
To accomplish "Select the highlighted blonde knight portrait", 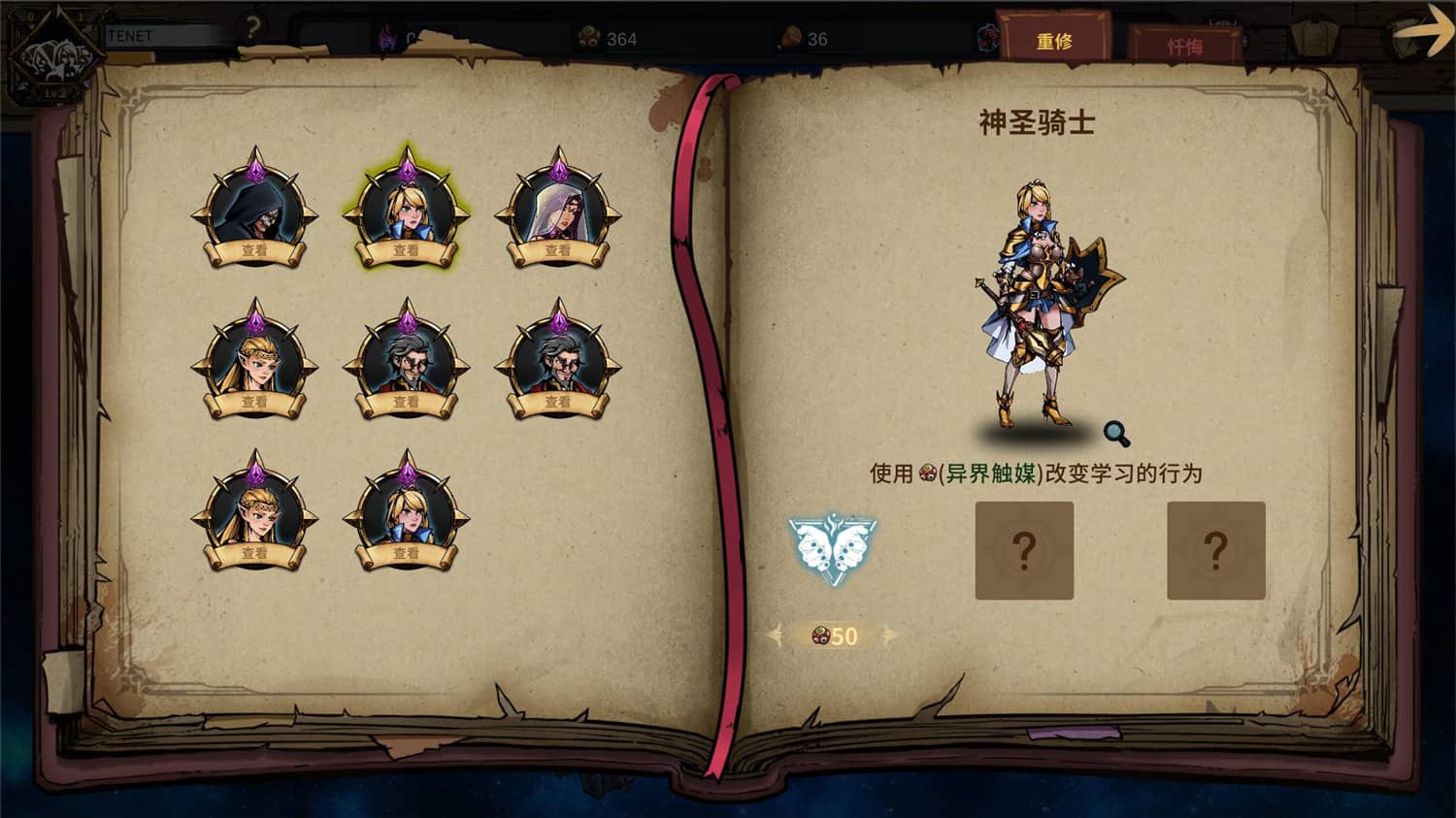I will pyautogui.click(x=408, y=211).
